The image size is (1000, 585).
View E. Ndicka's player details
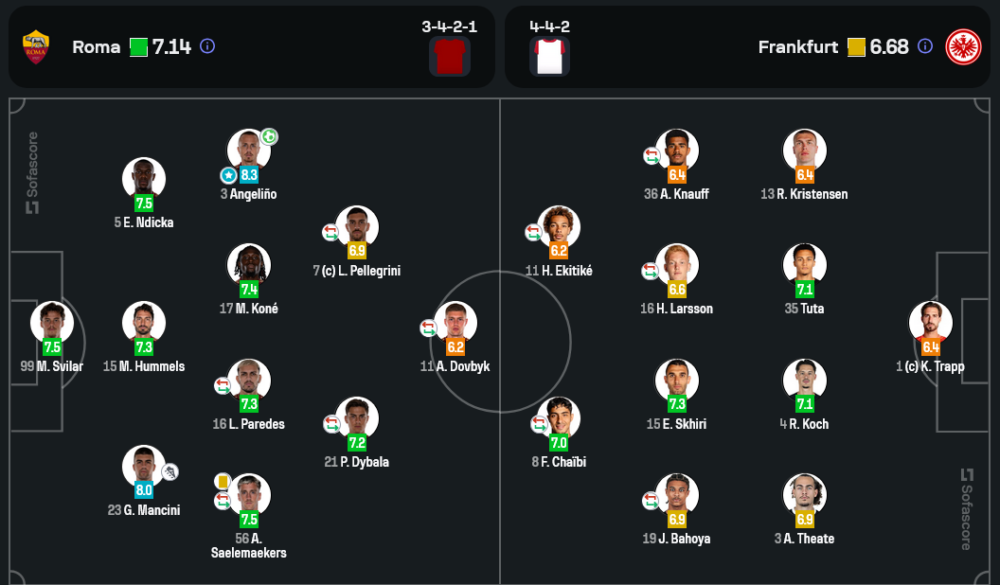144,178
